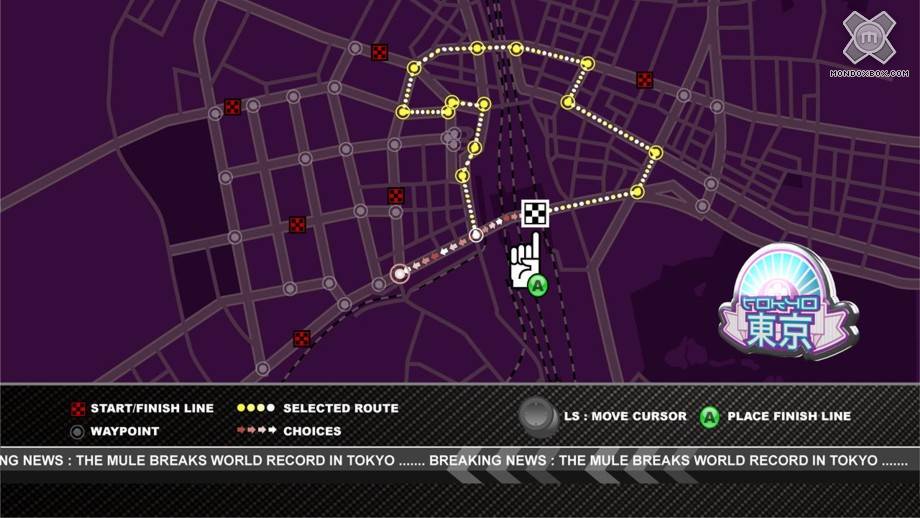Choose the Choices legend entry
Image resolution: width=920 pixels, height=518 pixels.
289,431
